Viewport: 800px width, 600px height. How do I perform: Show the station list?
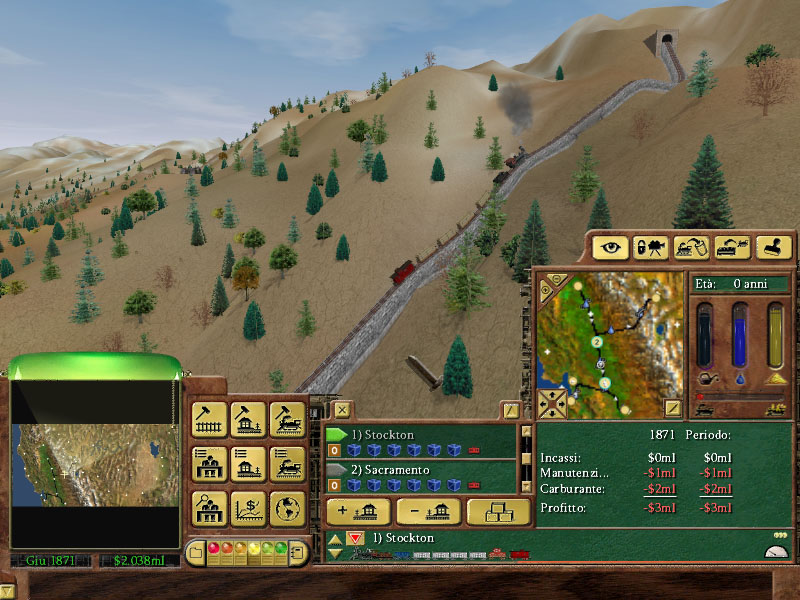coord(248,464)
